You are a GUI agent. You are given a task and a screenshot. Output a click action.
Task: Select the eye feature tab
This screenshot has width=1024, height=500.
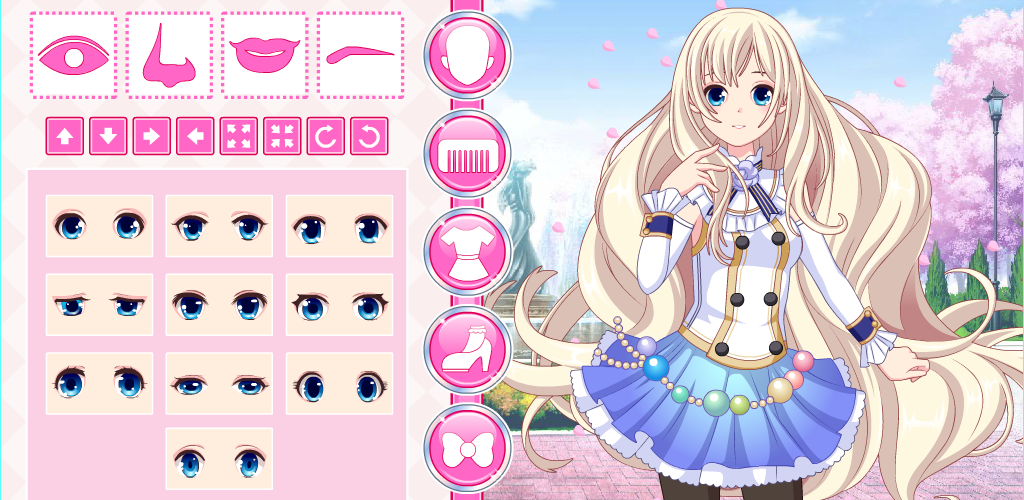(73, 55)
